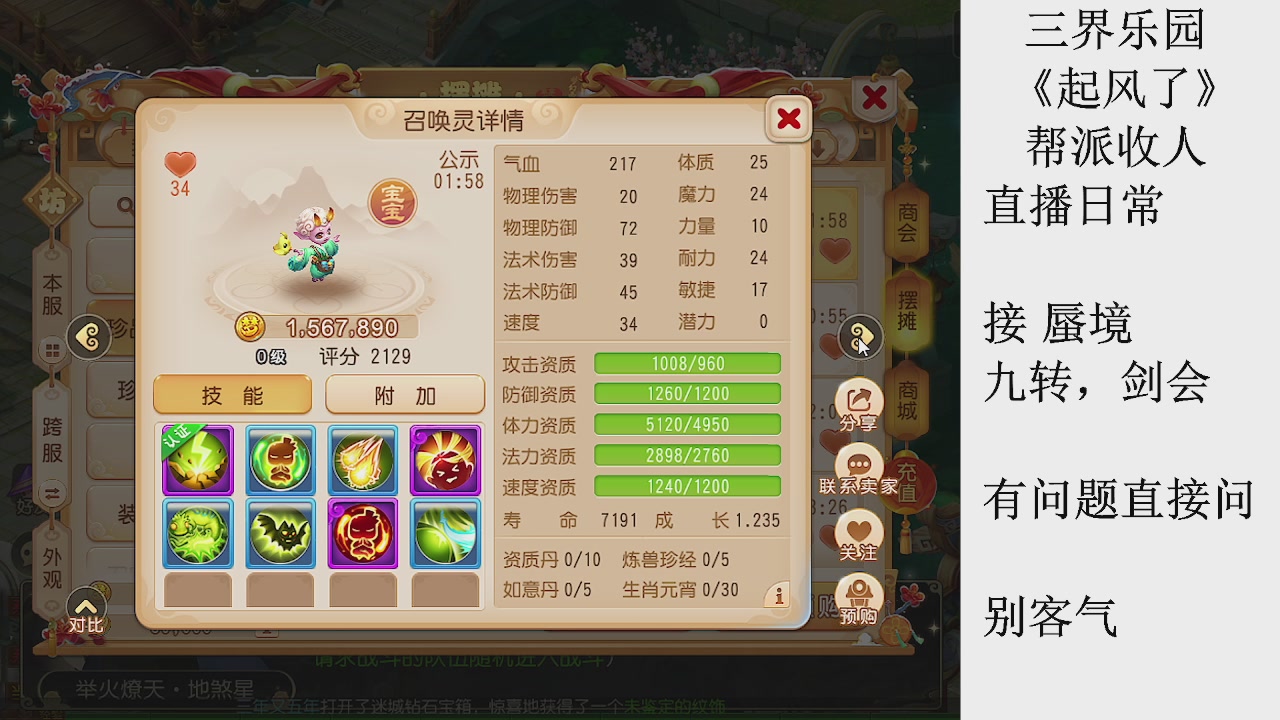Toggle the swirl pet icon on left sidebar
The width and height of the screenshot is (1280, 720).
(x=89, y=338)
